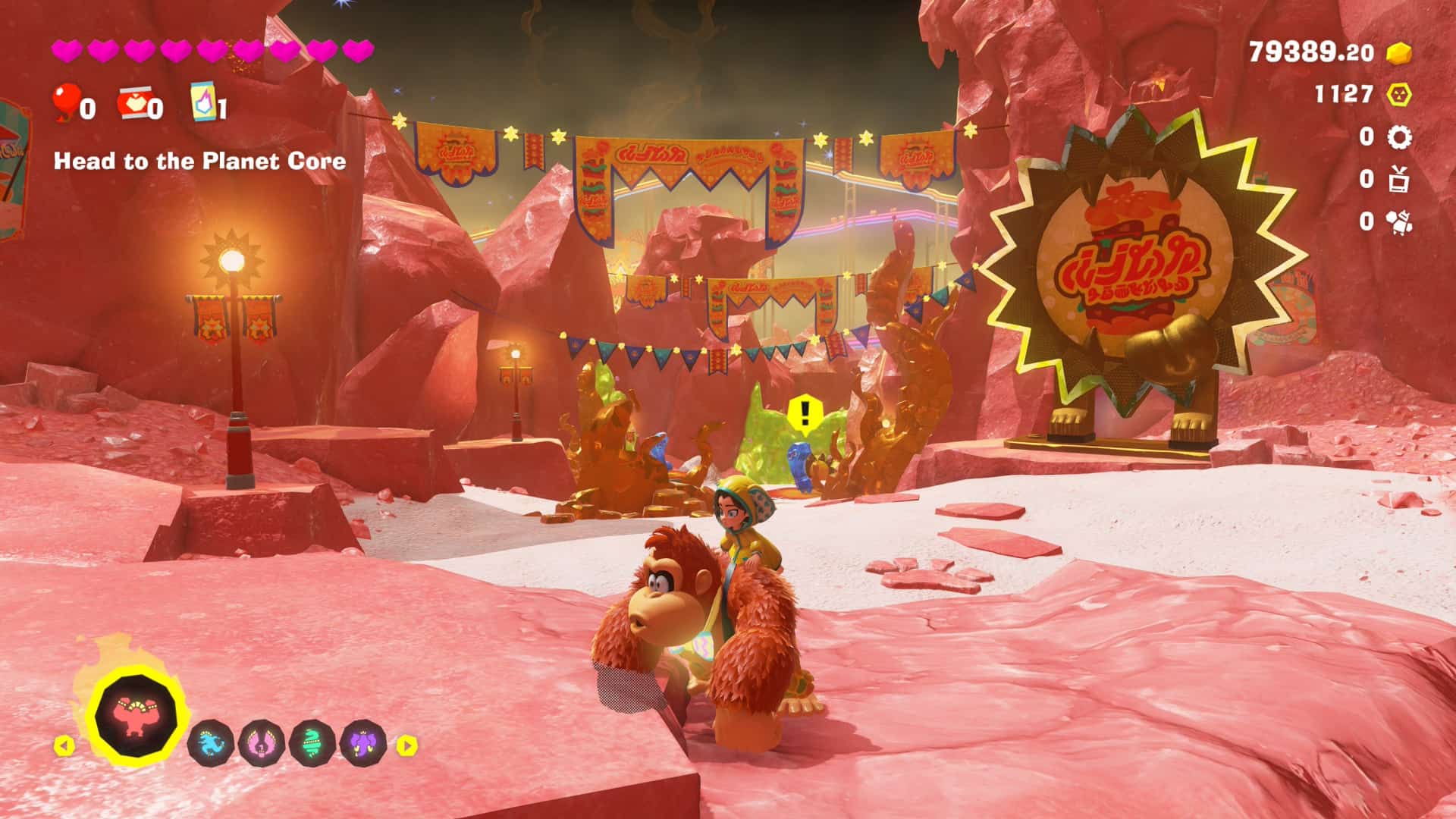Select the red juice can item
The image size is (1456, 819).
click(x=133, y=104)
